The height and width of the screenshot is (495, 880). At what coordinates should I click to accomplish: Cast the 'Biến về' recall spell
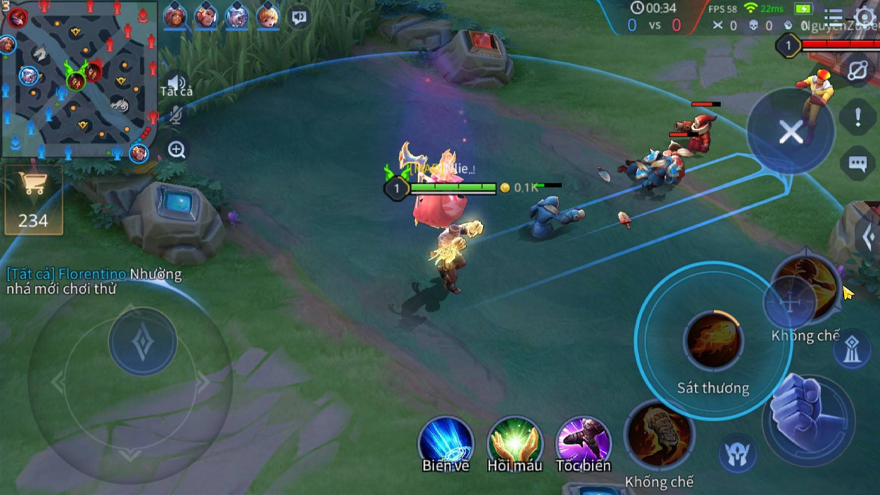pyautogui.click(x=446, y=441)
